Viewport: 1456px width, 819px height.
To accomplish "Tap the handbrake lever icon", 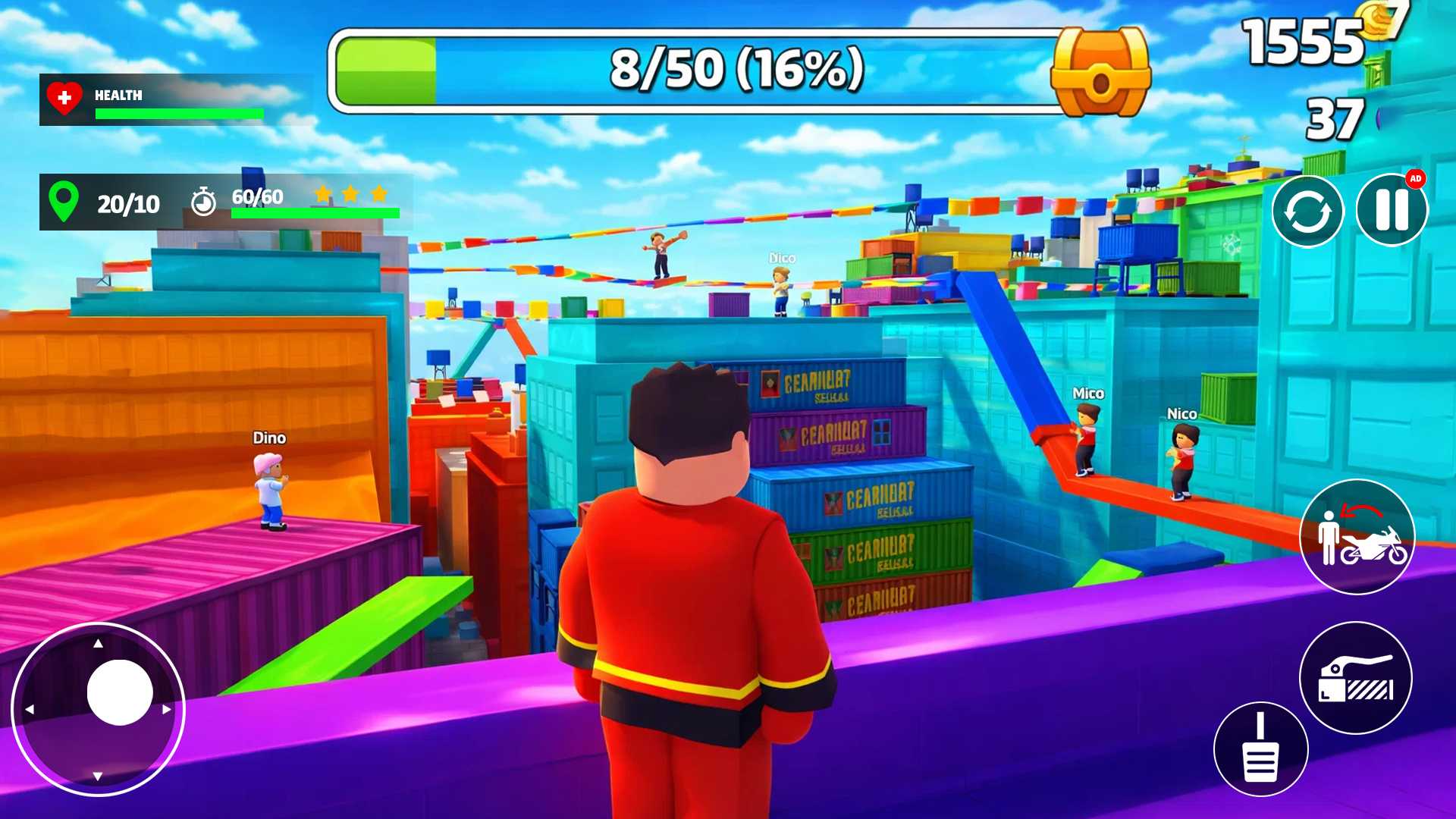I will 1355,679.
